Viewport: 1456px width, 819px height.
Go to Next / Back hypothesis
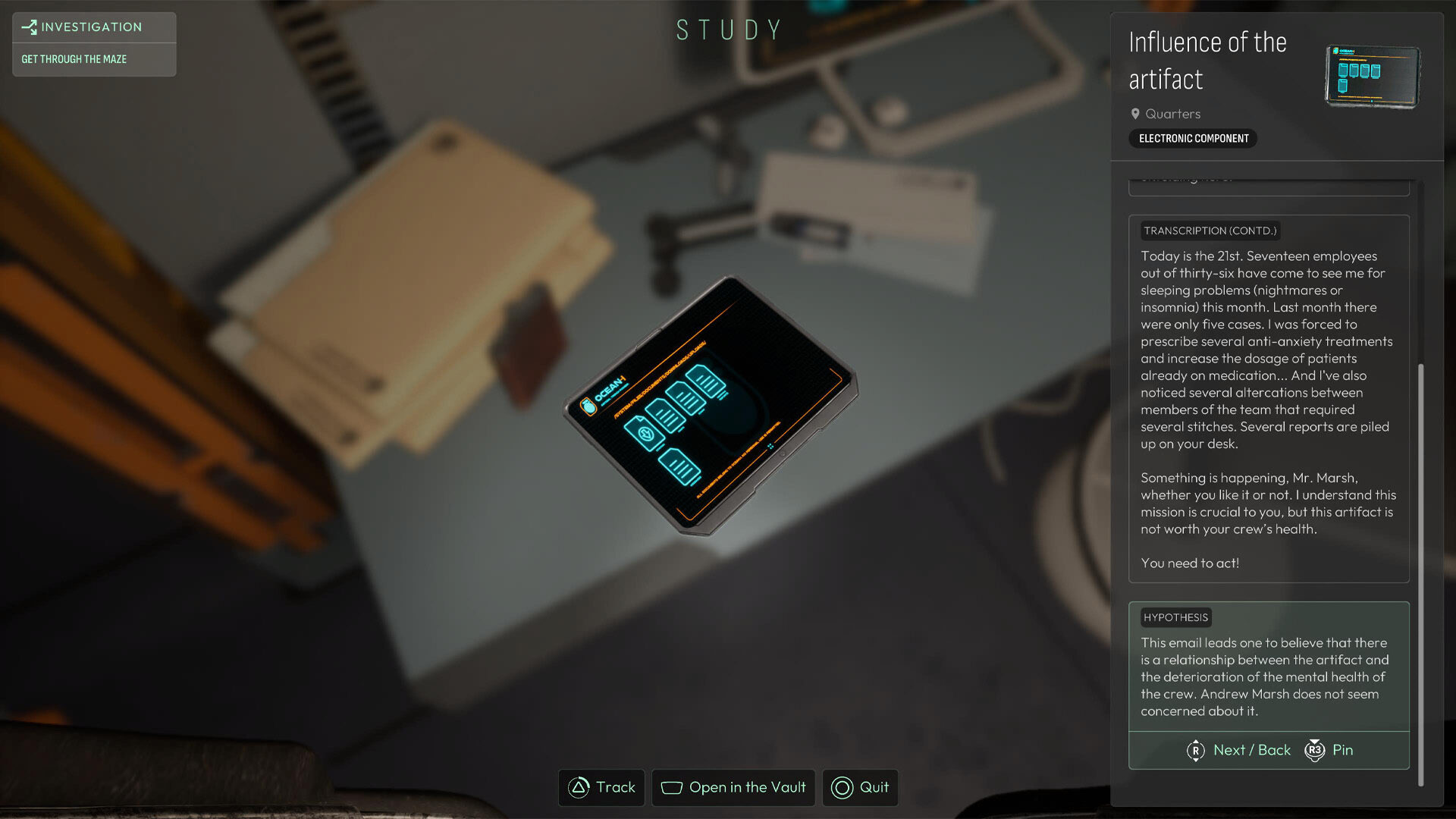[x=1239, y=750]
